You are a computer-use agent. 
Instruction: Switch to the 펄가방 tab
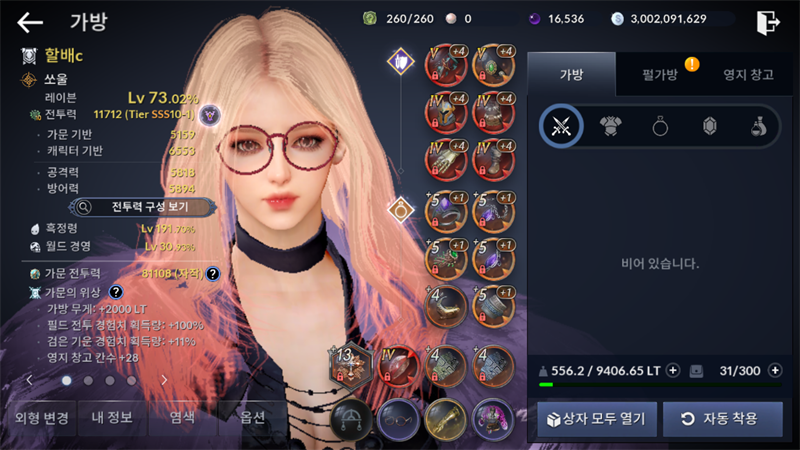pyautogui.click(x=660, y=75)
